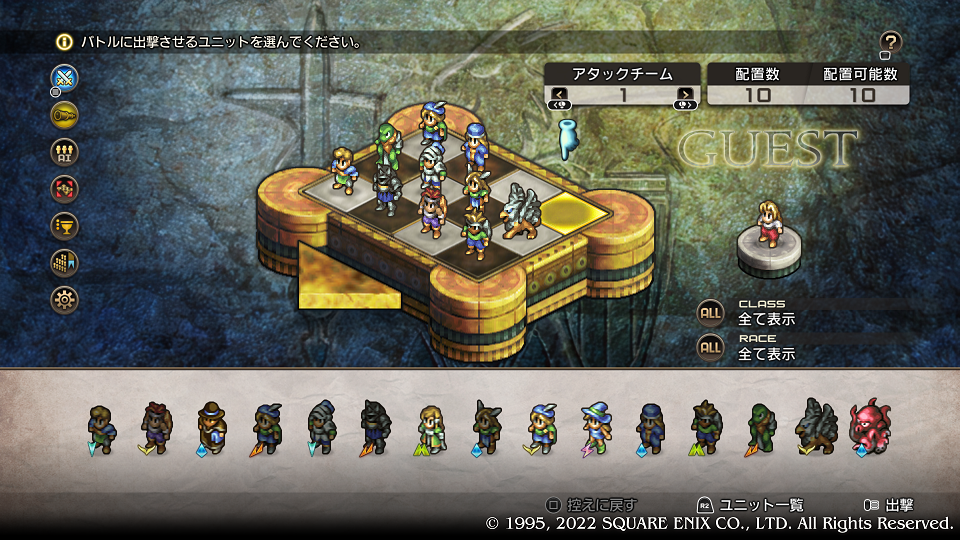Switch to next attack team
Screen dimensions: 960x540
coord(685,95)
